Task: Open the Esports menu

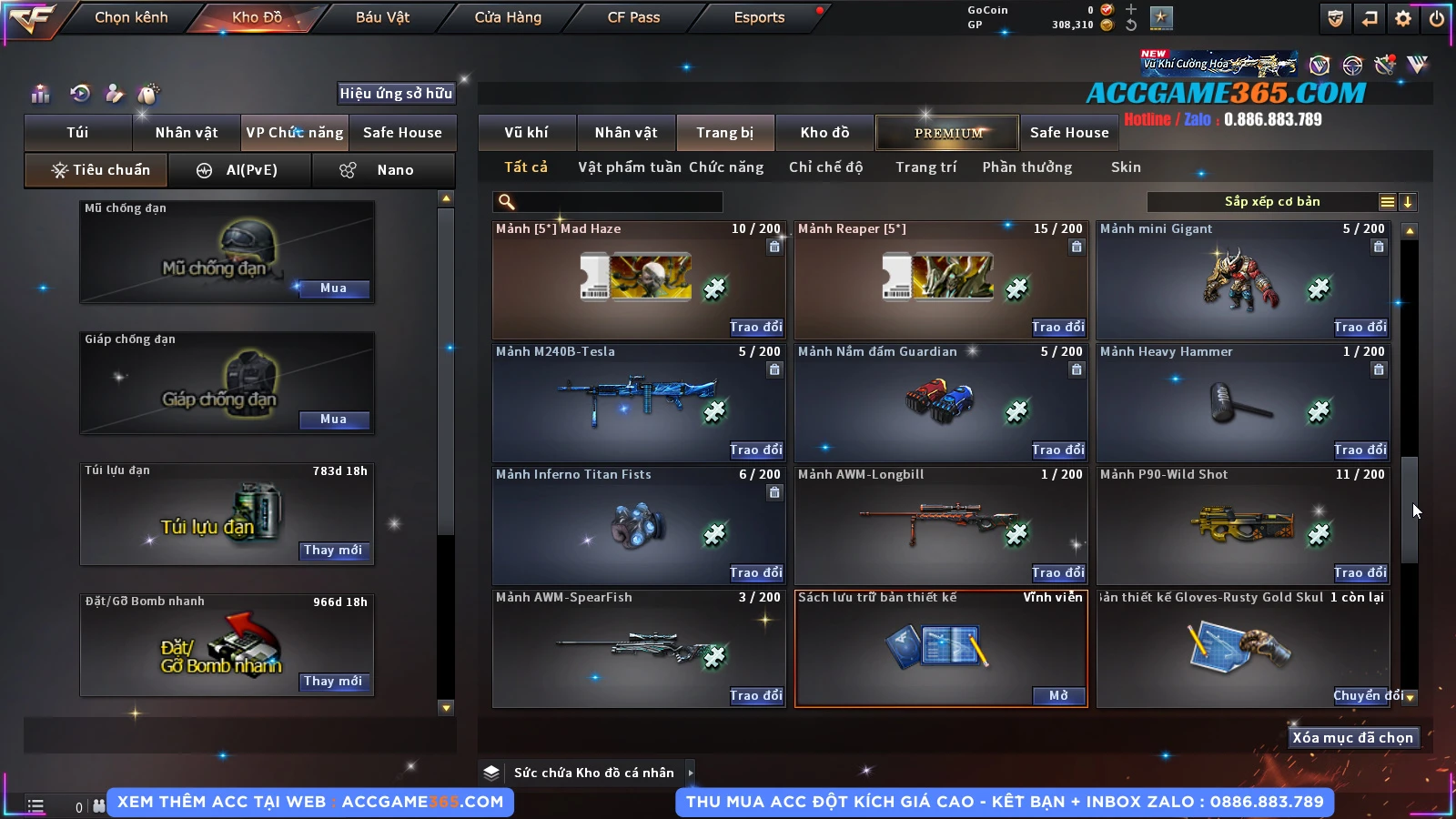Action: point(759,17)
